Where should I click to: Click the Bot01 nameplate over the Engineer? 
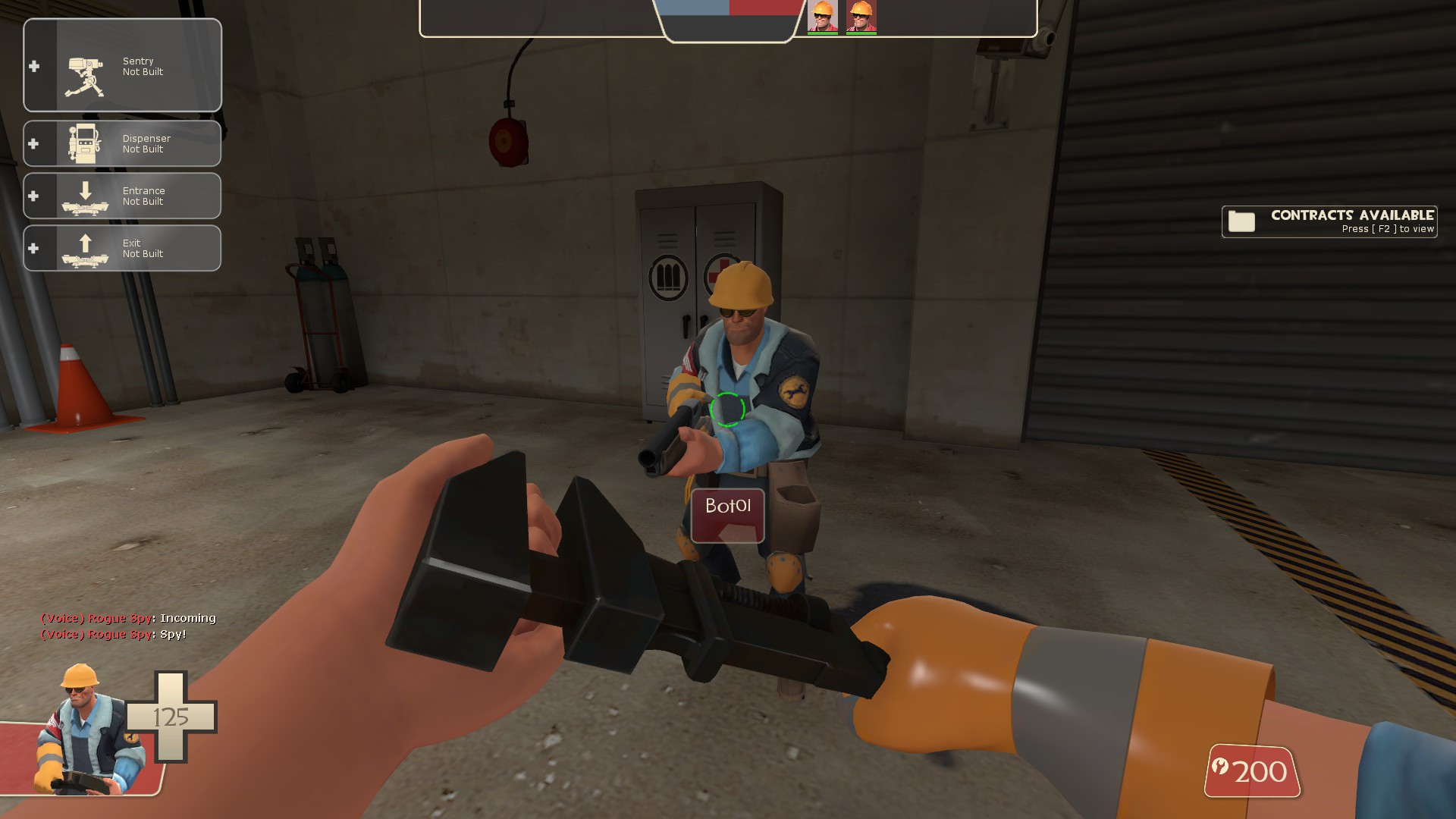pos(727,507)
